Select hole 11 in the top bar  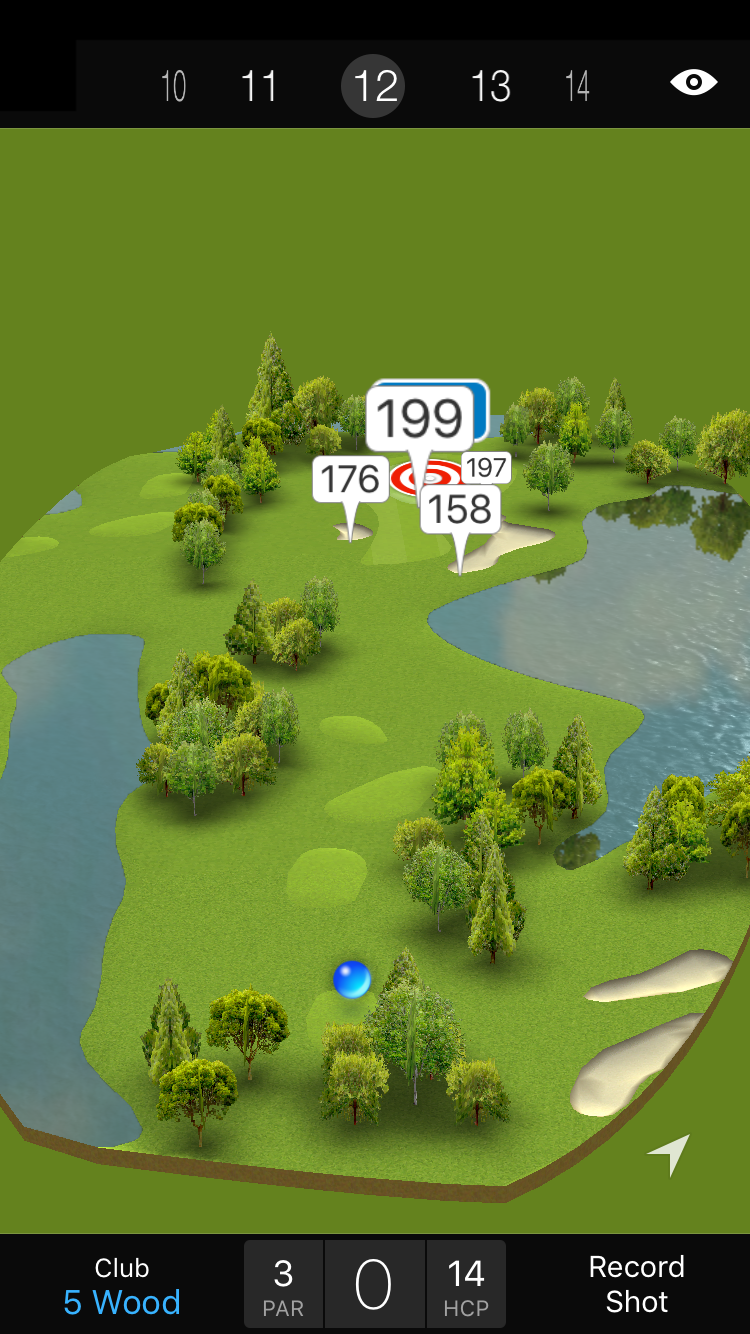(259, 87)
